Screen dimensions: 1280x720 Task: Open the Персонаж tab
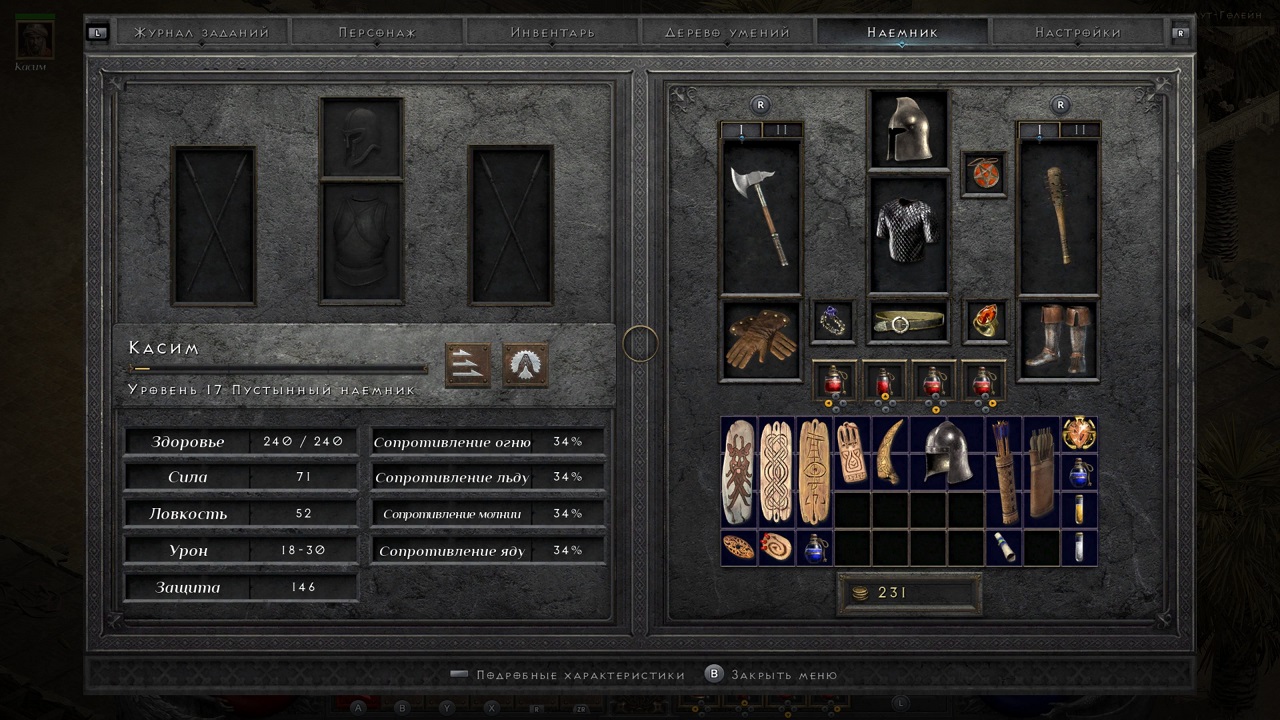click(377, 33)
